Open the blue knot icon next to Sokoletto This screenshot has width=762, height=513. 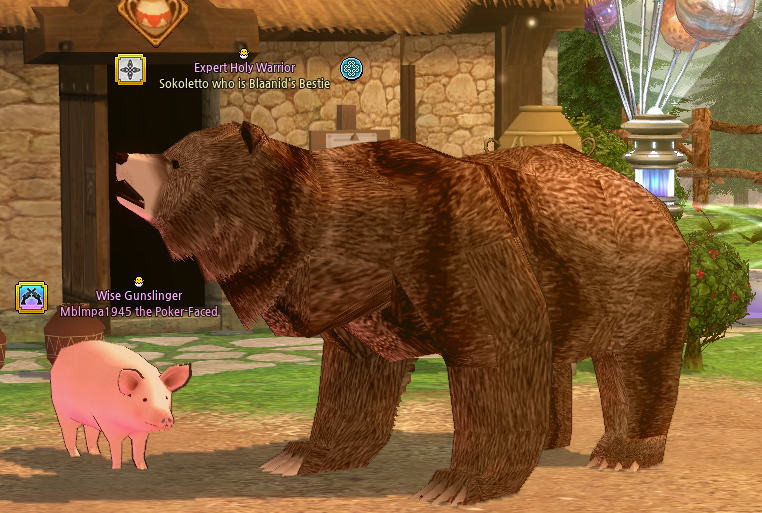(x=351, y=68)
